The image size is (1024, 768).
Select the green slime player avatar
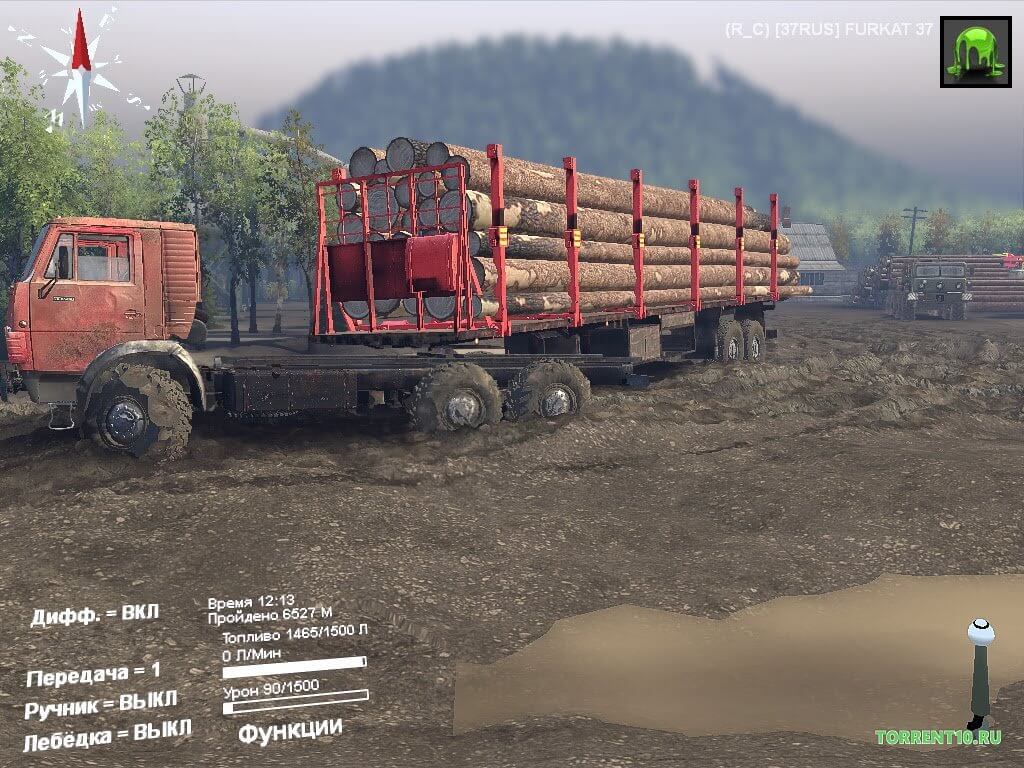tap(975, 51)
